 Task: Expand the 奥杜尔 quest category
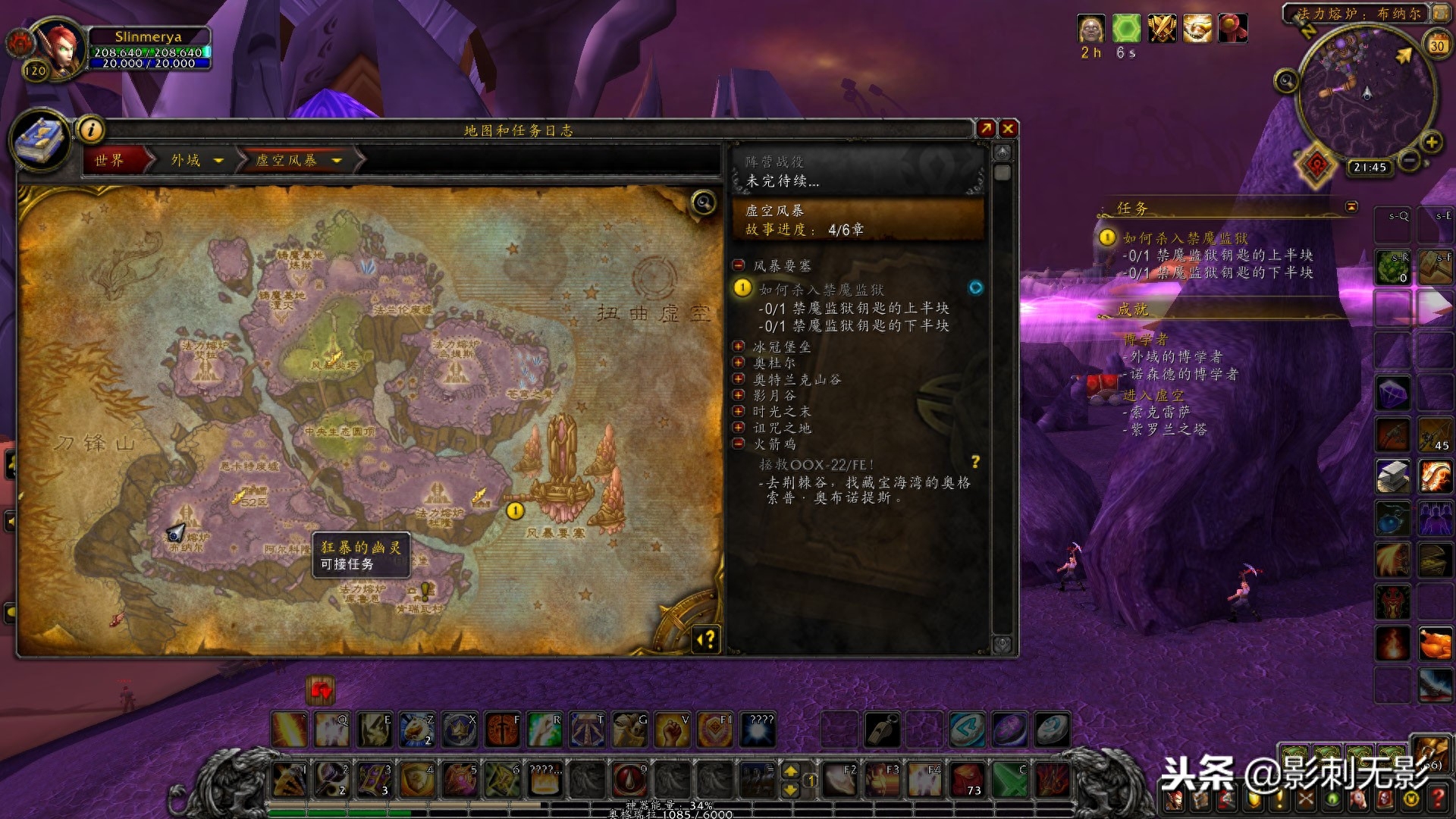738,362
